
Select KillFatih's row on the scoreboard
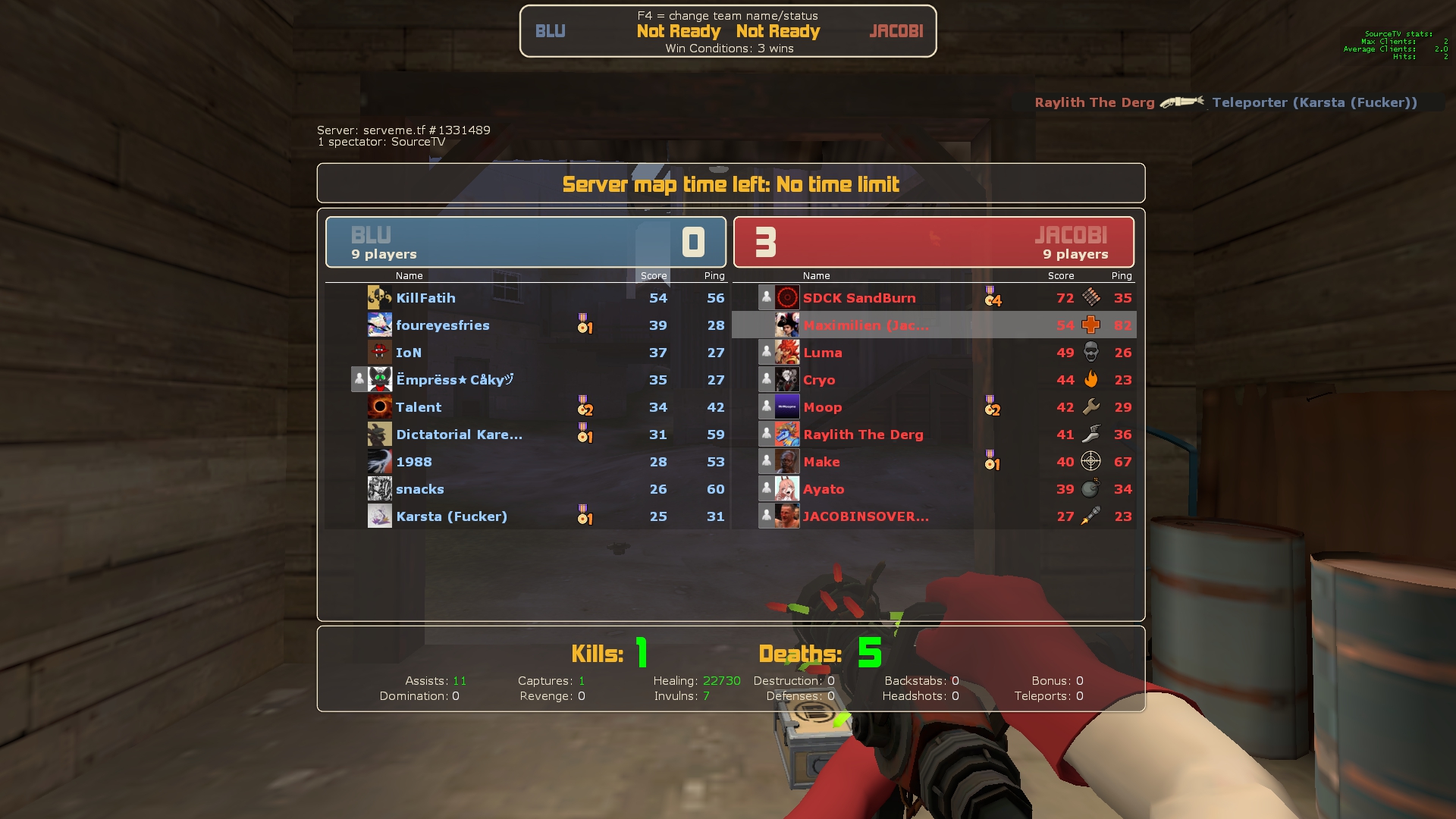click(x=425, y=298)
